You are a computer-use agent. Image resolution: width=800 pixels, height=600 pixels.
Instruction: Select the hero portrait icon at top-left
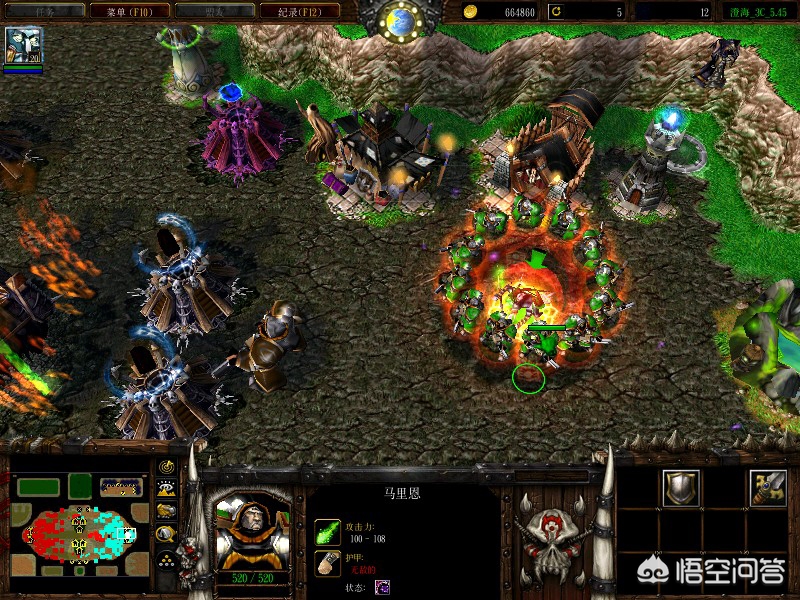[23, 46]
